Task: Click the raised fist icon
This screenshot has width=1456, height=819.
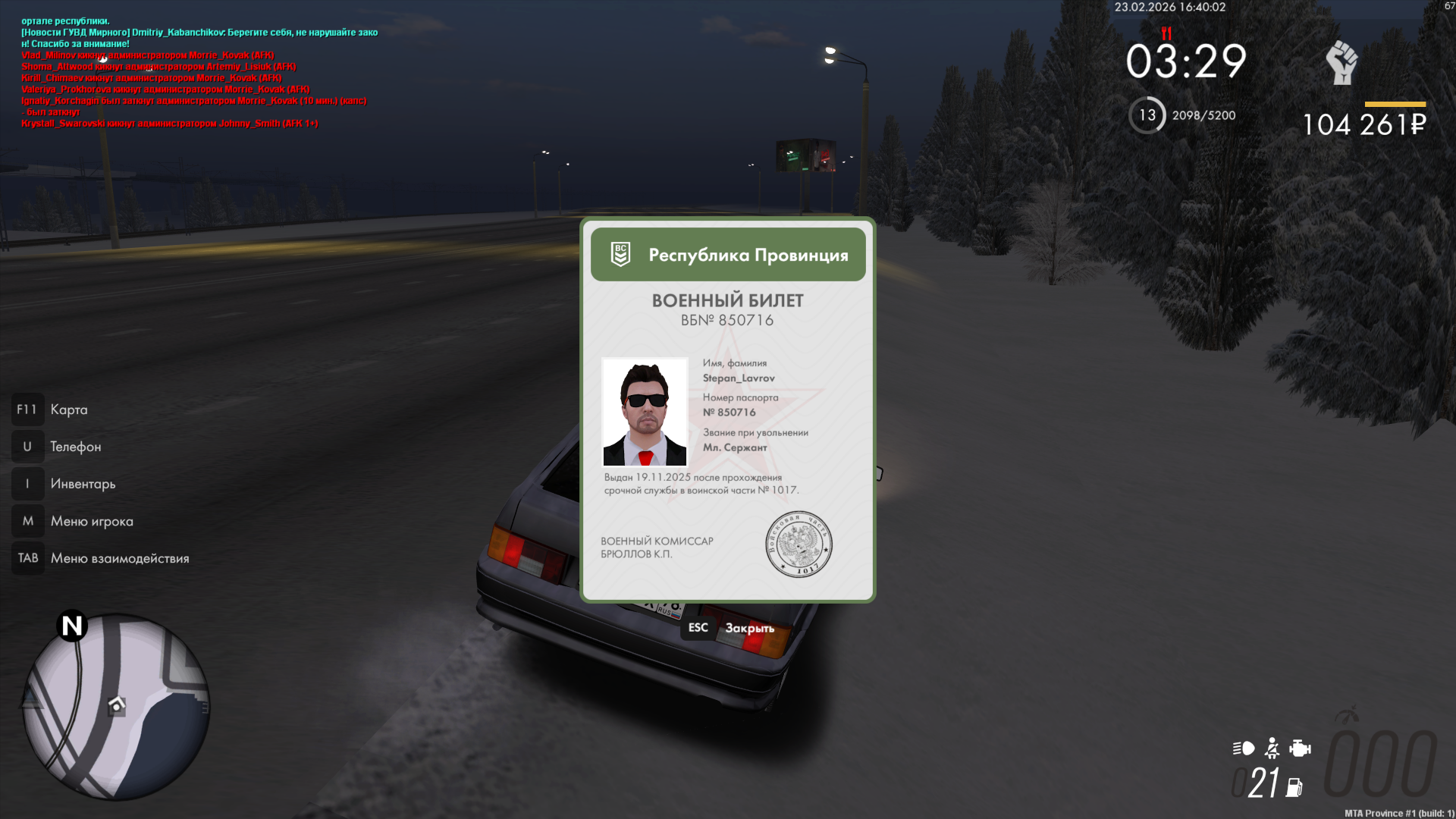Action: [1341, 62]
